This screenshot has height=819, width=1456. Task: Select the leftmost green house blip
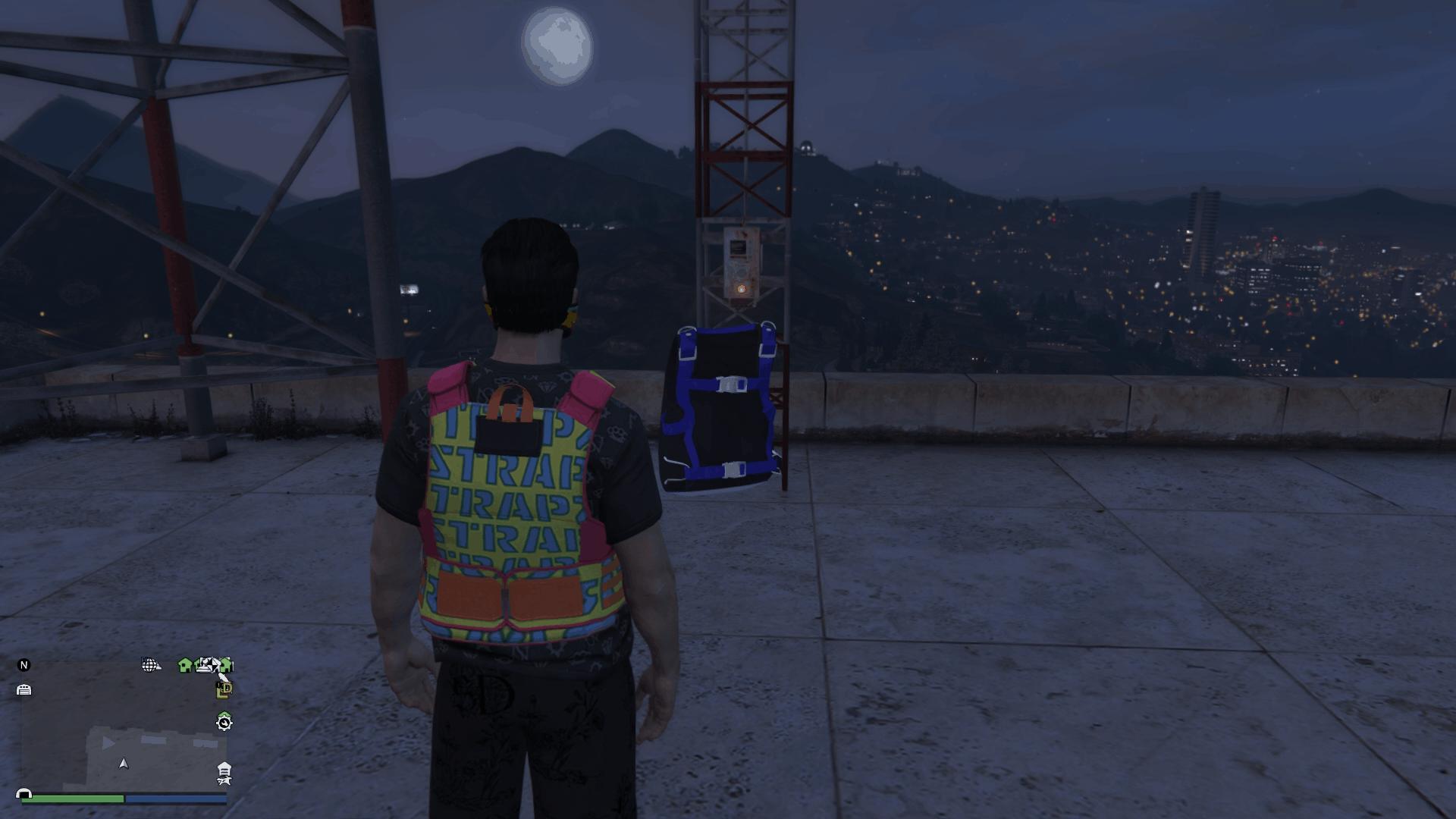coord(185,665)
